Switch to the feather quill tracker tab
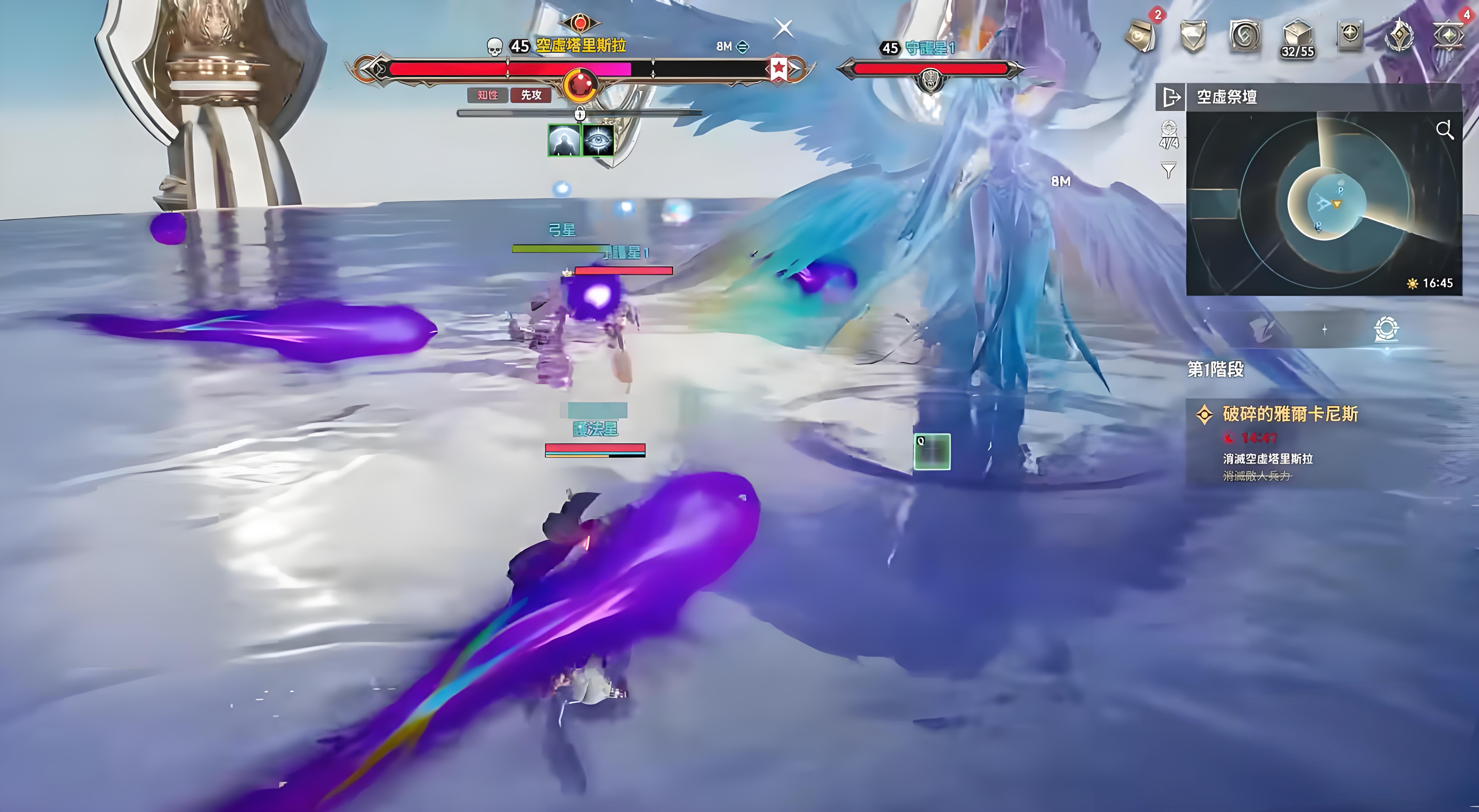The width and height of the screenshot is (1479, 812). [1264, 329]
